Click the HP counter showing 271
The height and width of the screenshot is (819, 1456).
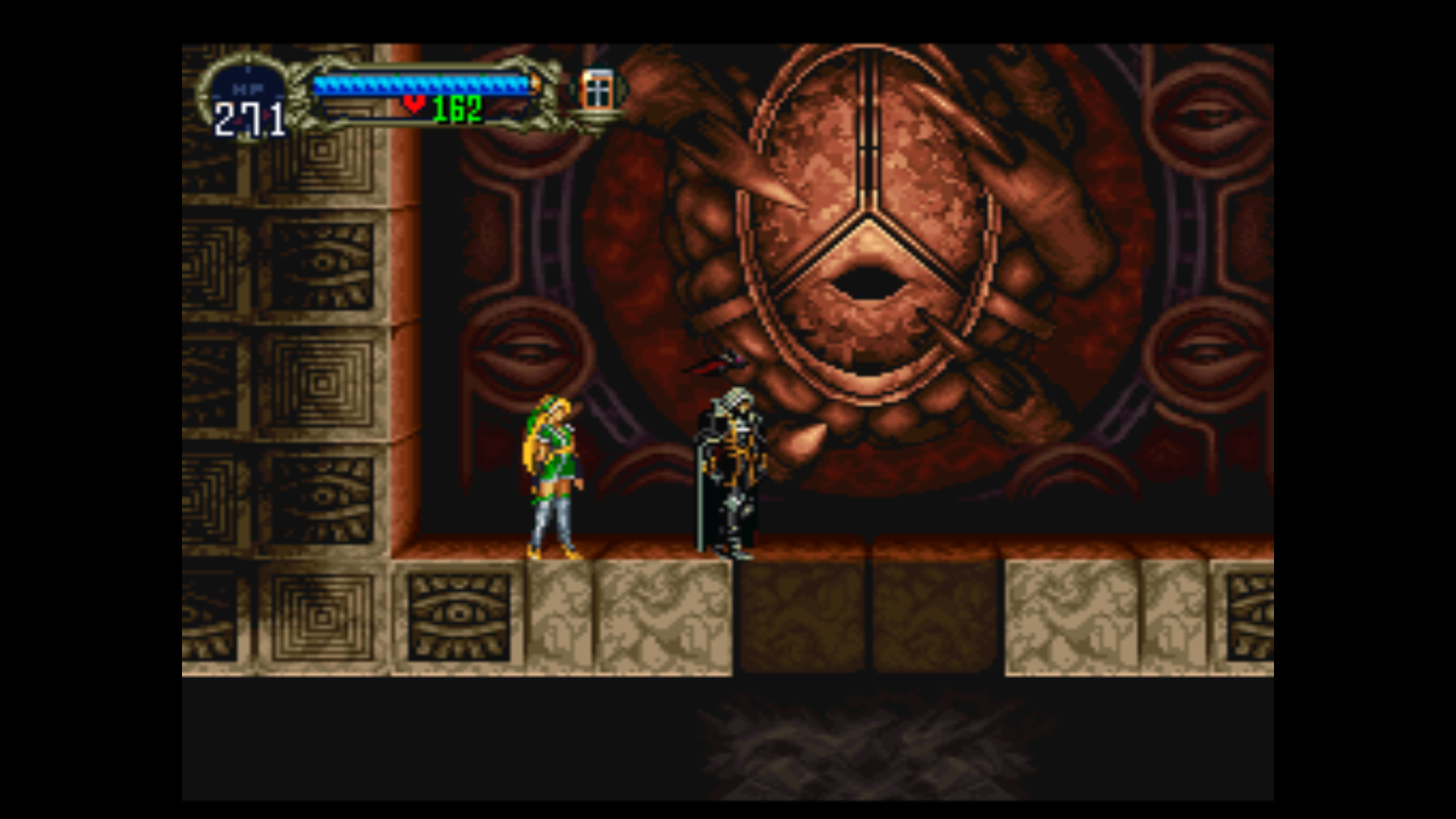coord(250,118)
